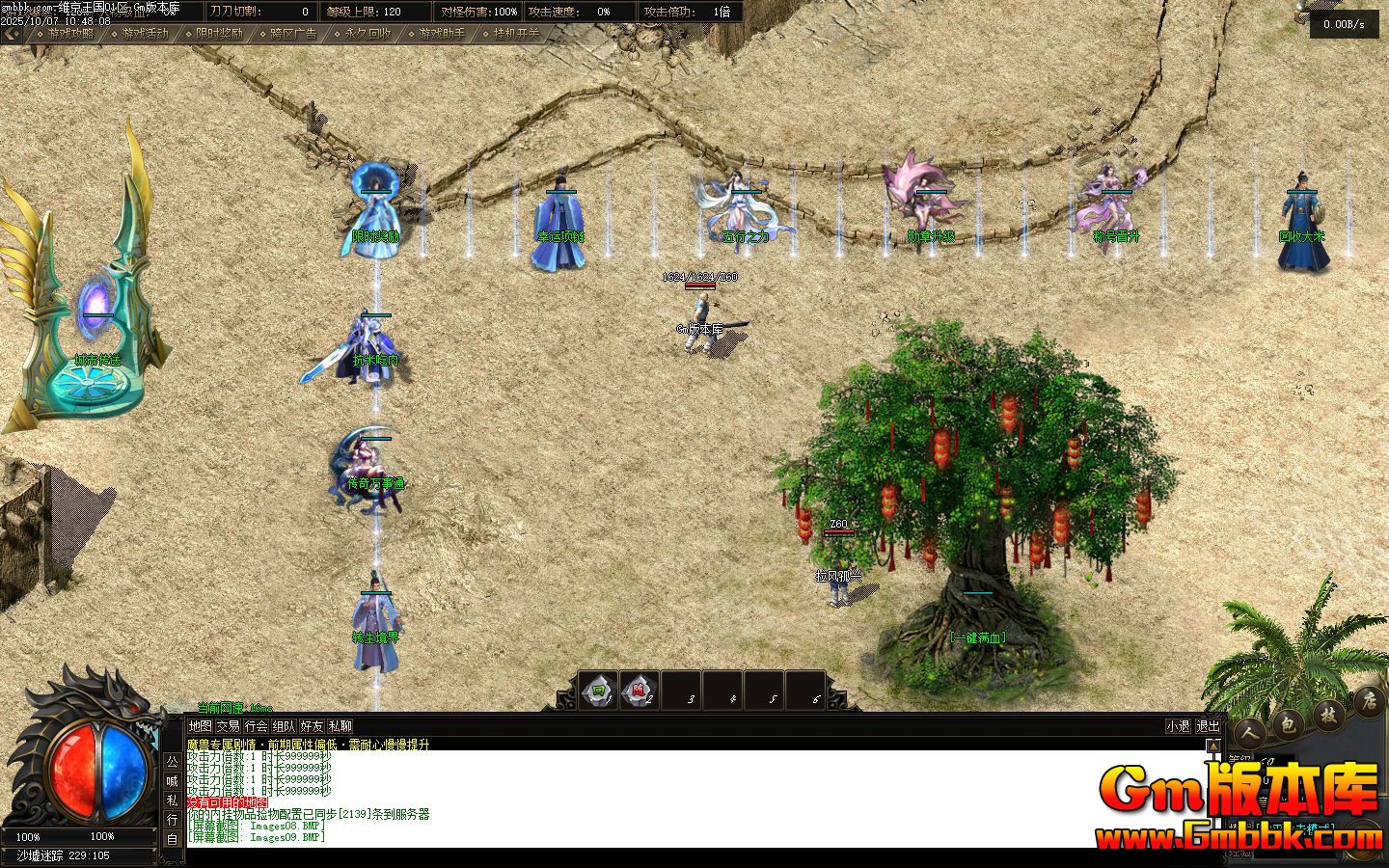
Task: Toggle the 挂机开关 auto-play switch
Action: (515, 33)
